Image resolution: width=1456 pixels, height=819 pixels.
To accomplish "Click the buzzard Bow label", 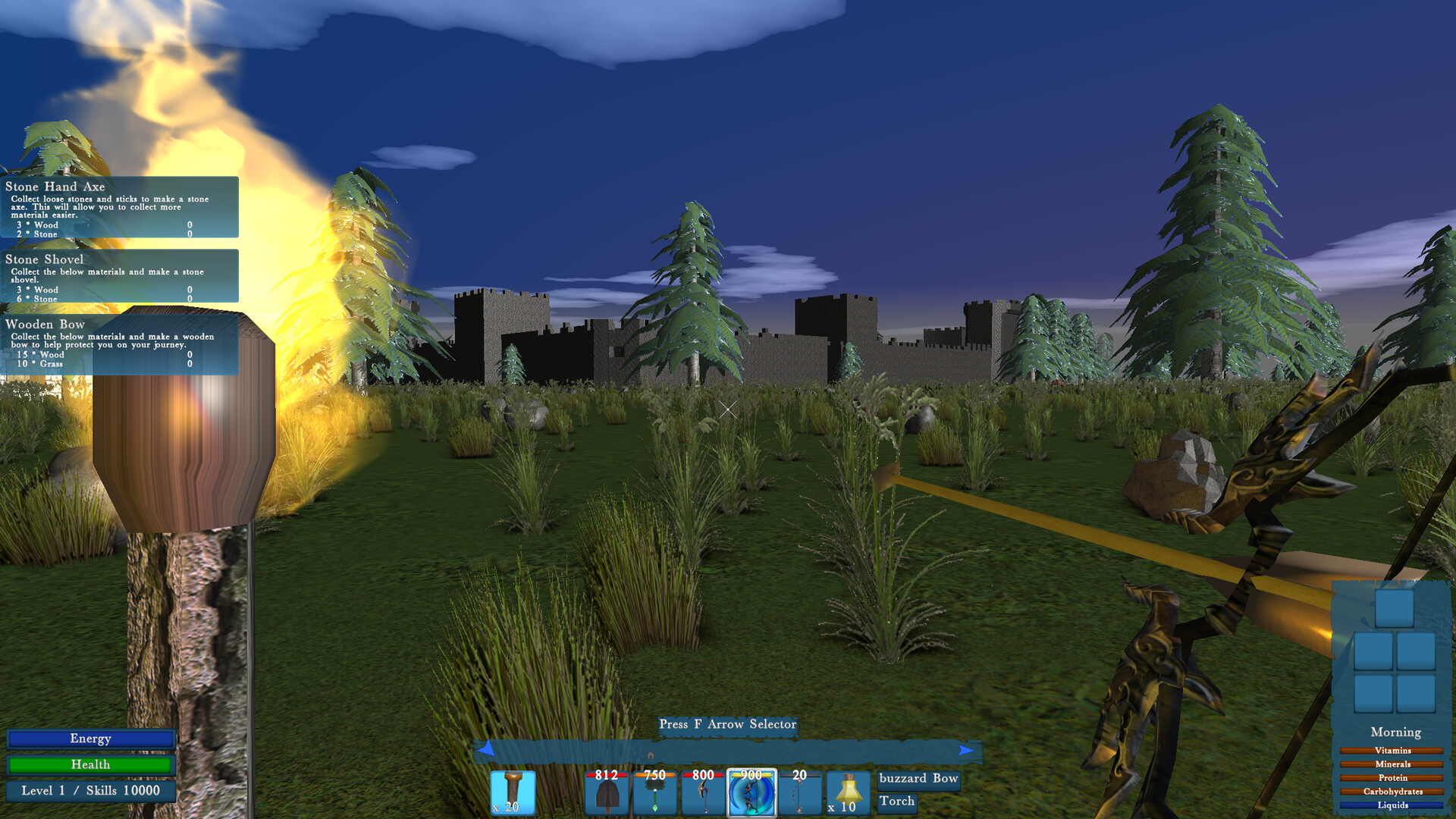I will (x=918, y=780).
